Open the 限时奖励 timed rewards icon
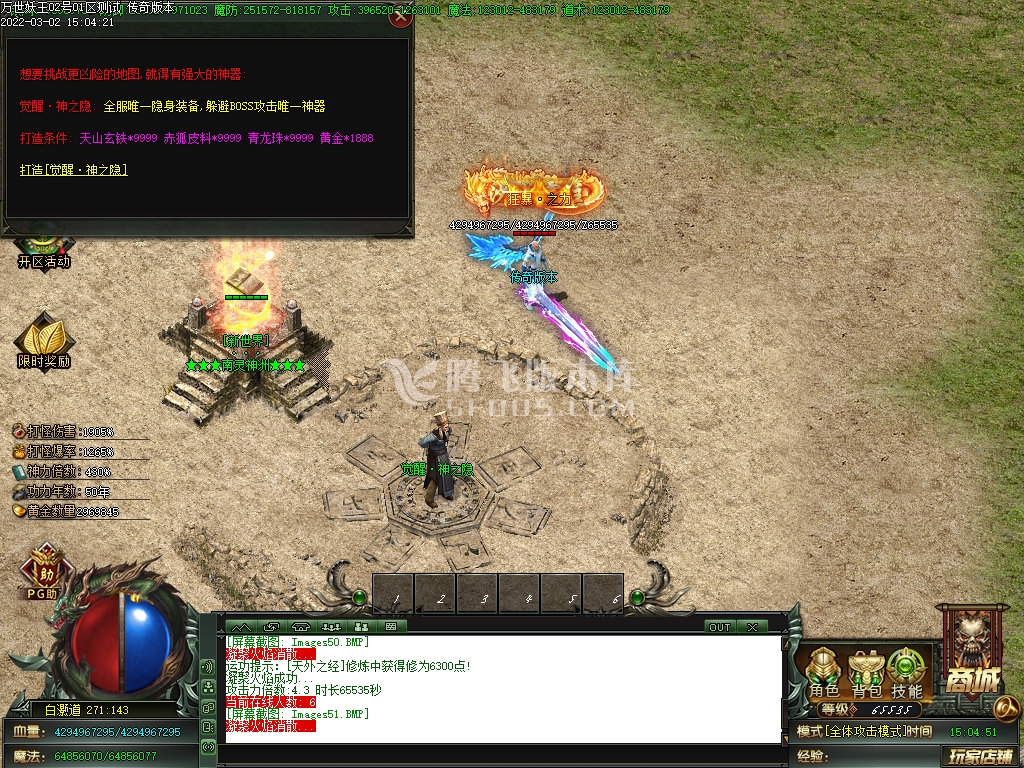Image resolution: width=1024 pixels, height=768 pixels. coord(44,342)
